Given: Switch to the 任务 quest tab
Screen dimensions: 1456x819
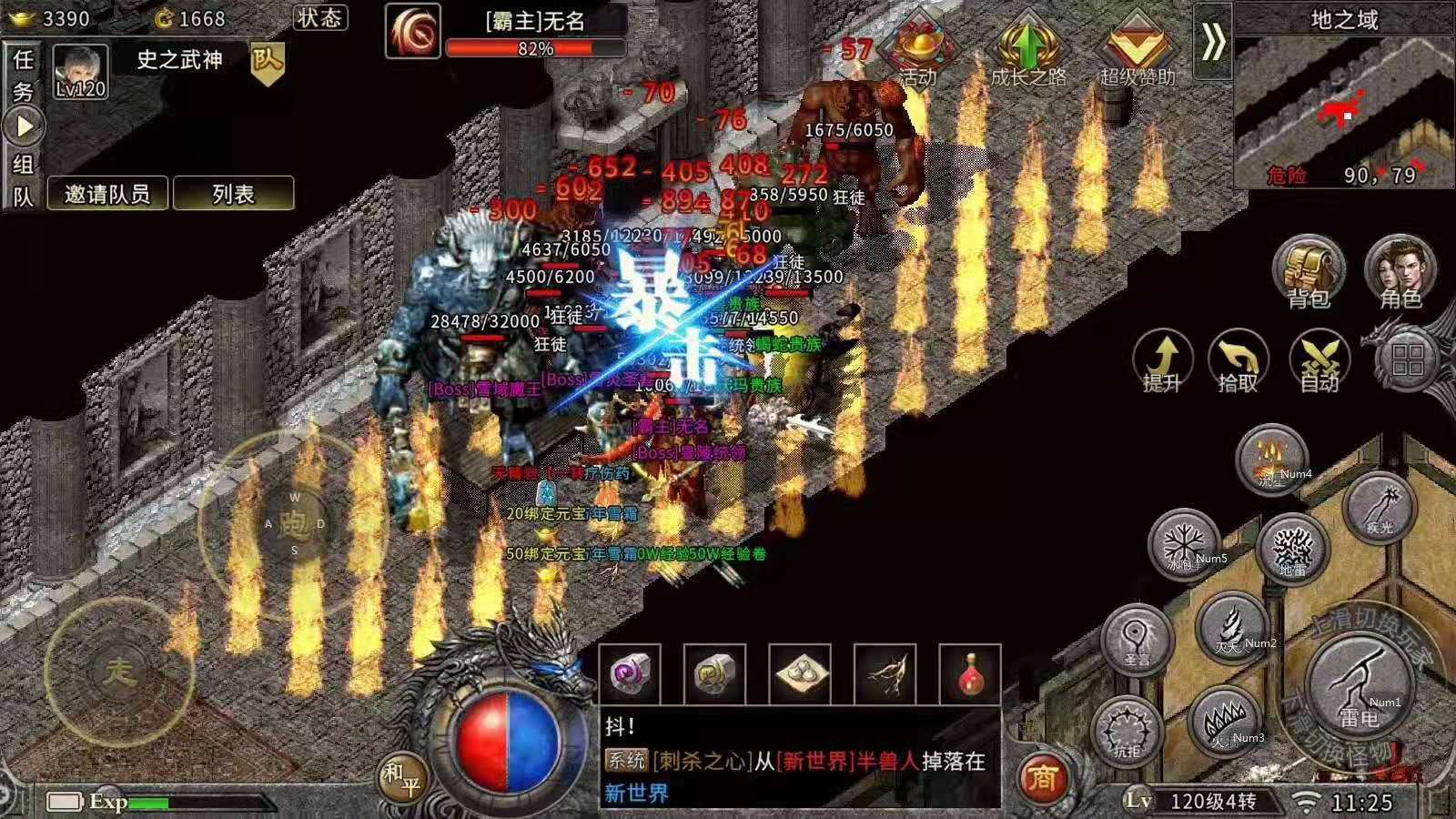Looking at the screenshot, I should 23,75.
